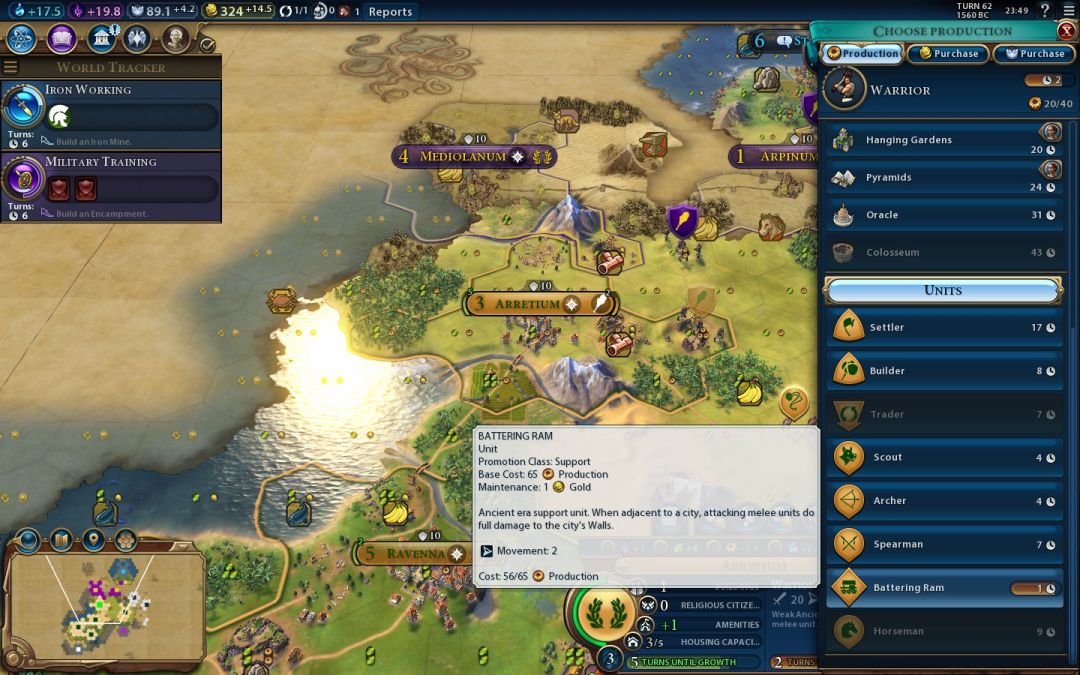Open the Reports screen
Screen dimensions: 1080x675
(x=390, y=12)
